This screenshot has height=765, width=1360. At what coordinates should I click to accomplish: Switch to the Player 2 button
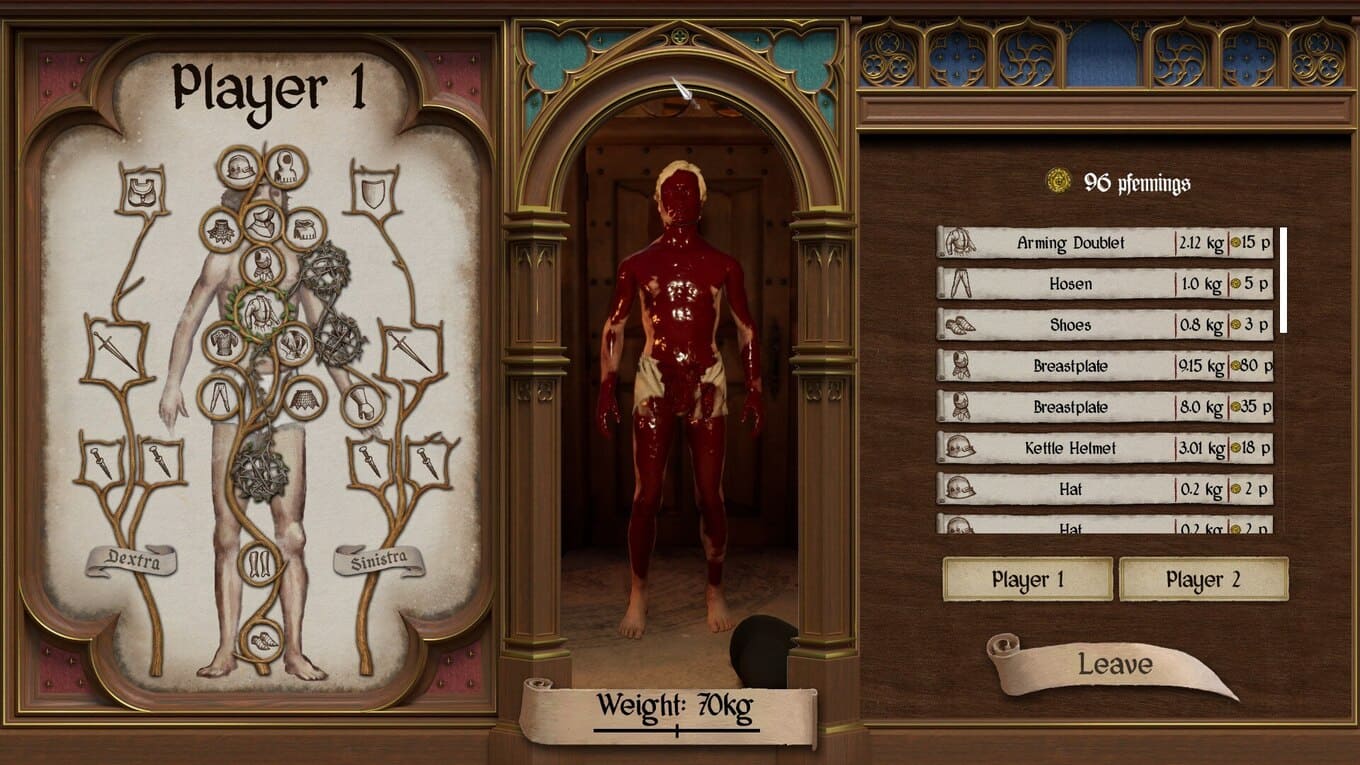pyautogui.click(x=1203, y=580)
